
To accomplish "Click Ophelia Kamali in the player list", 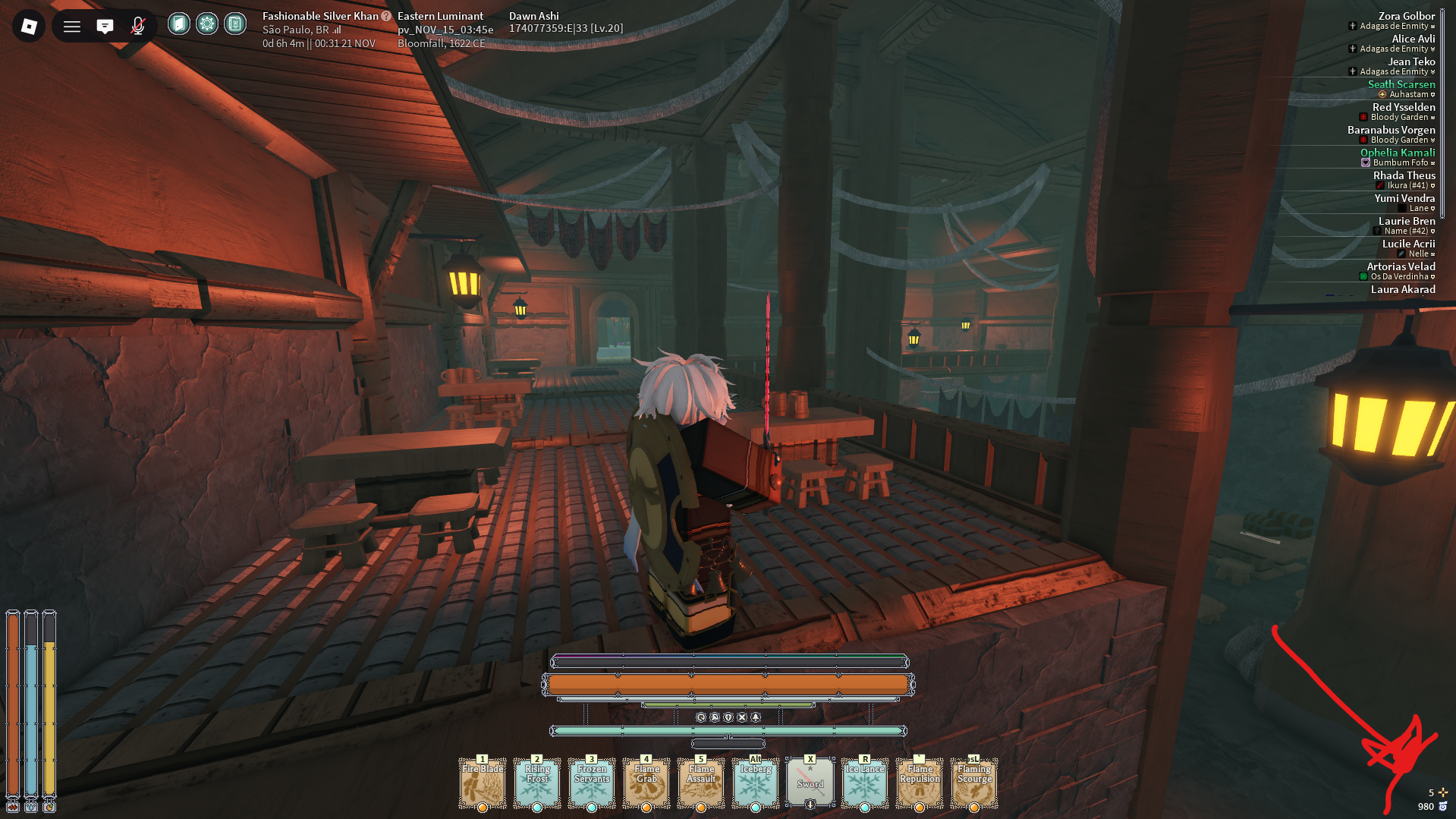I will [1397, 153].
